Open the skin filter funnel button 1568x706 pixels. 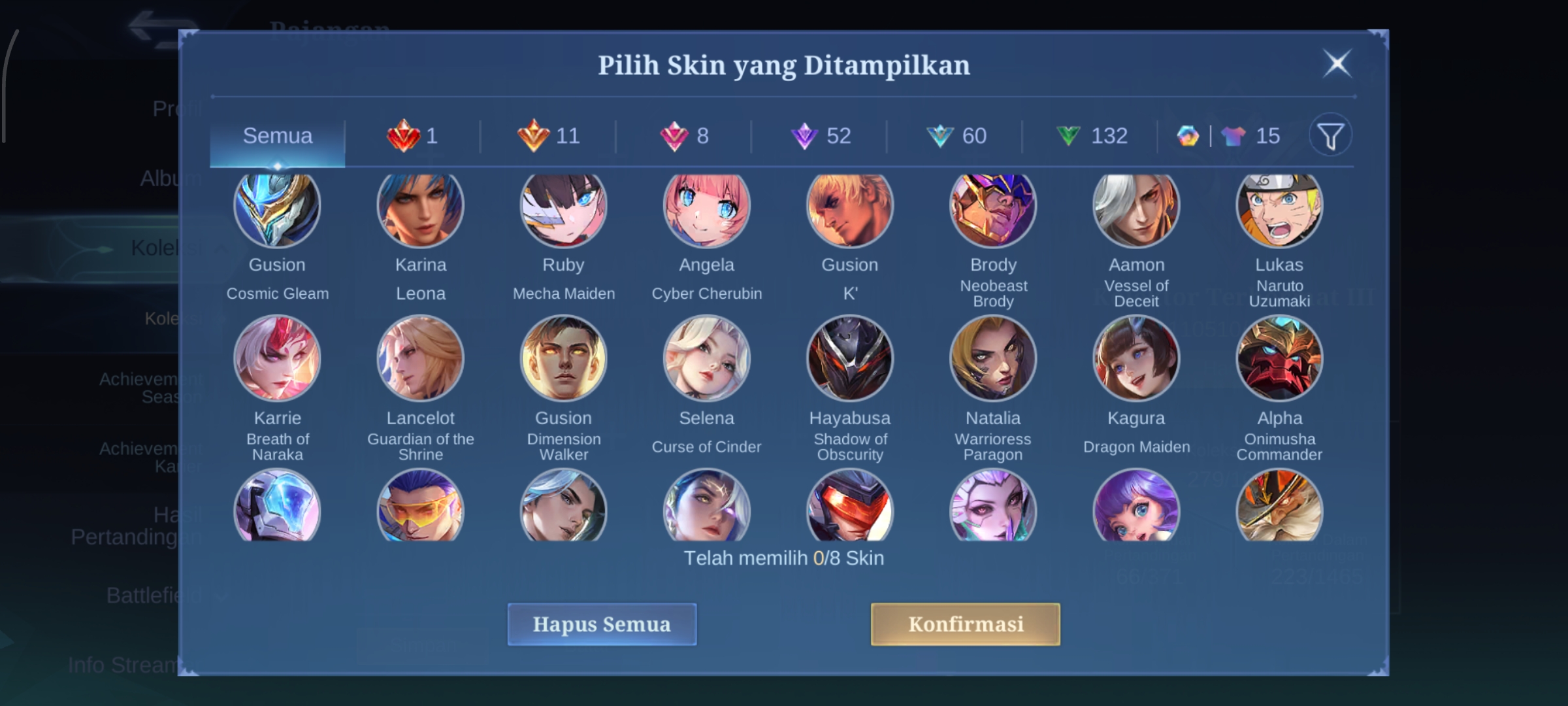point(1330,136)
